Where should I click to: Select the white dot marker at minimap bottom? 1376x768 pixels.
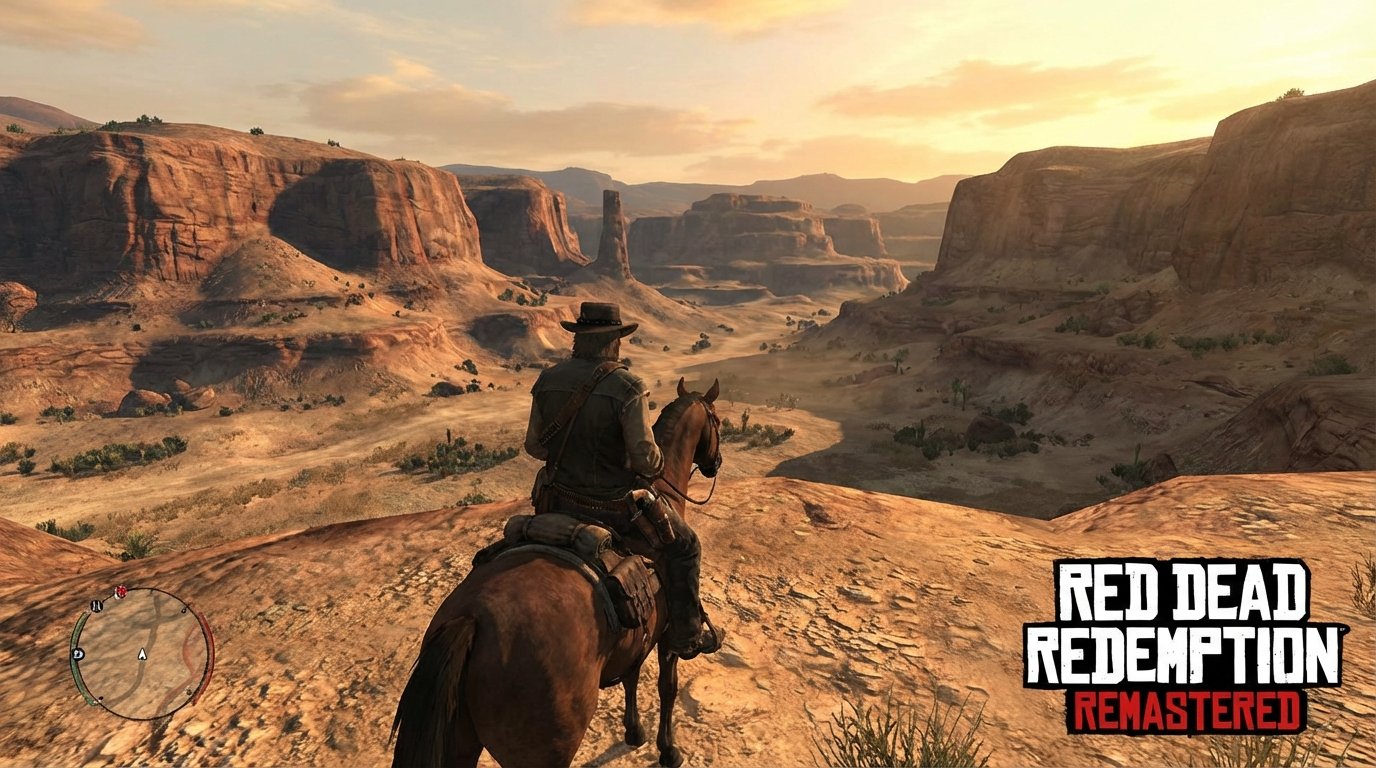click(x=101, y=698)
